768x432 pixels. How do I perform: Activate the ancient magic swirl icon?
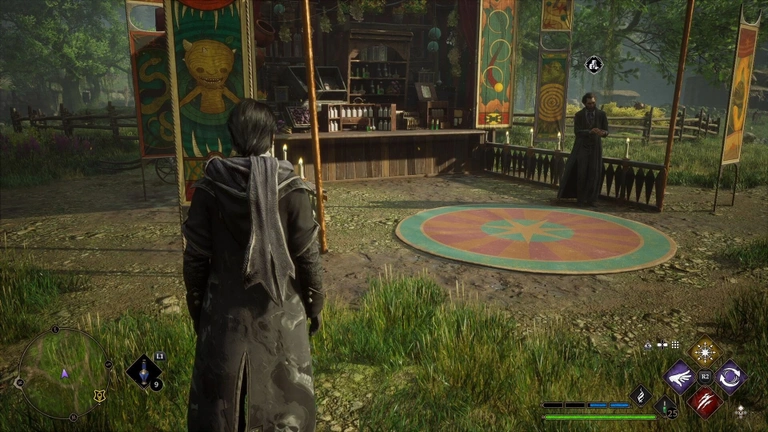click(x=640, y=396)
